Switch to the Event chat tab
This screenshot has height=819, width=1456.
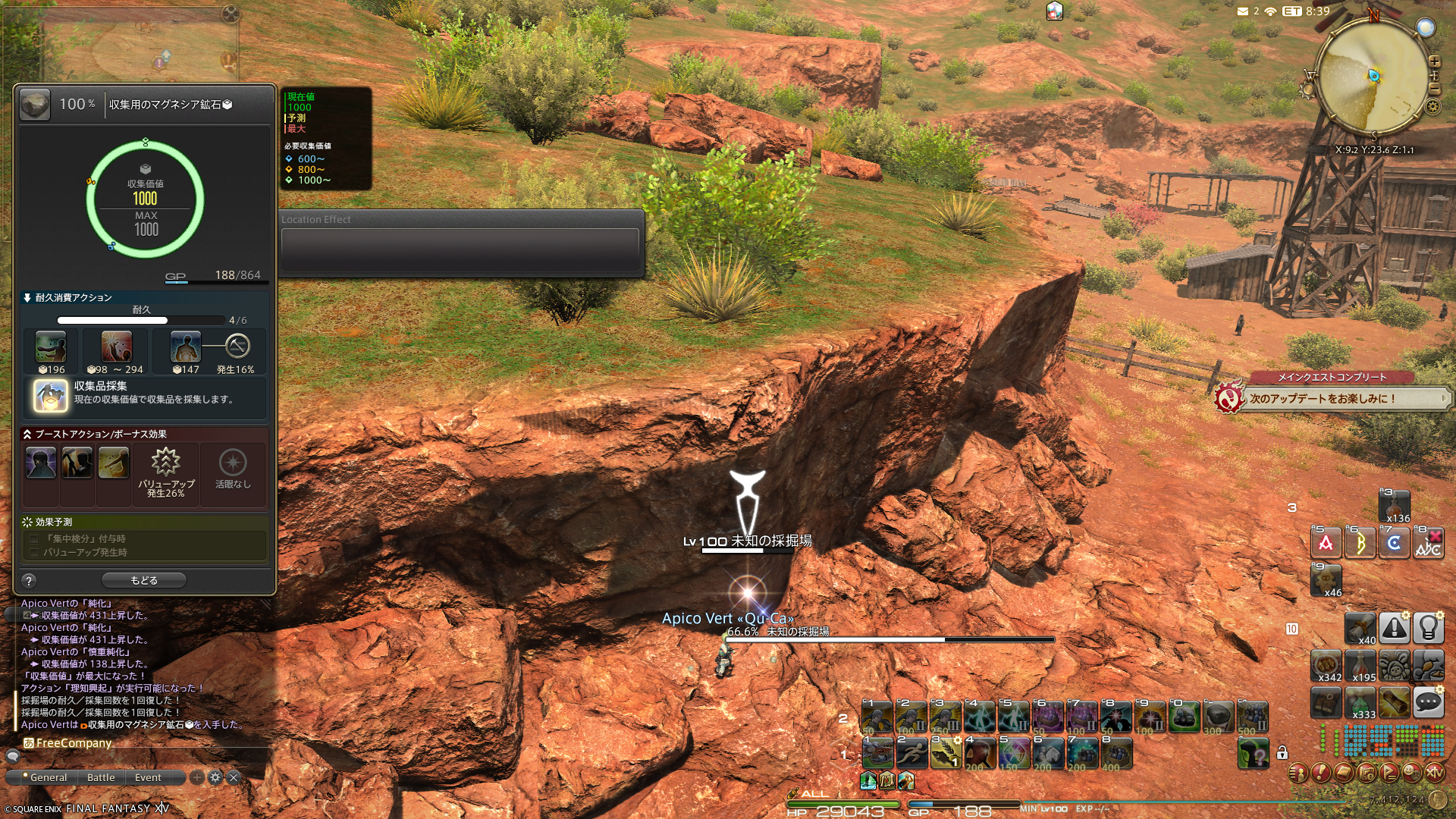(x=148, y=777)
